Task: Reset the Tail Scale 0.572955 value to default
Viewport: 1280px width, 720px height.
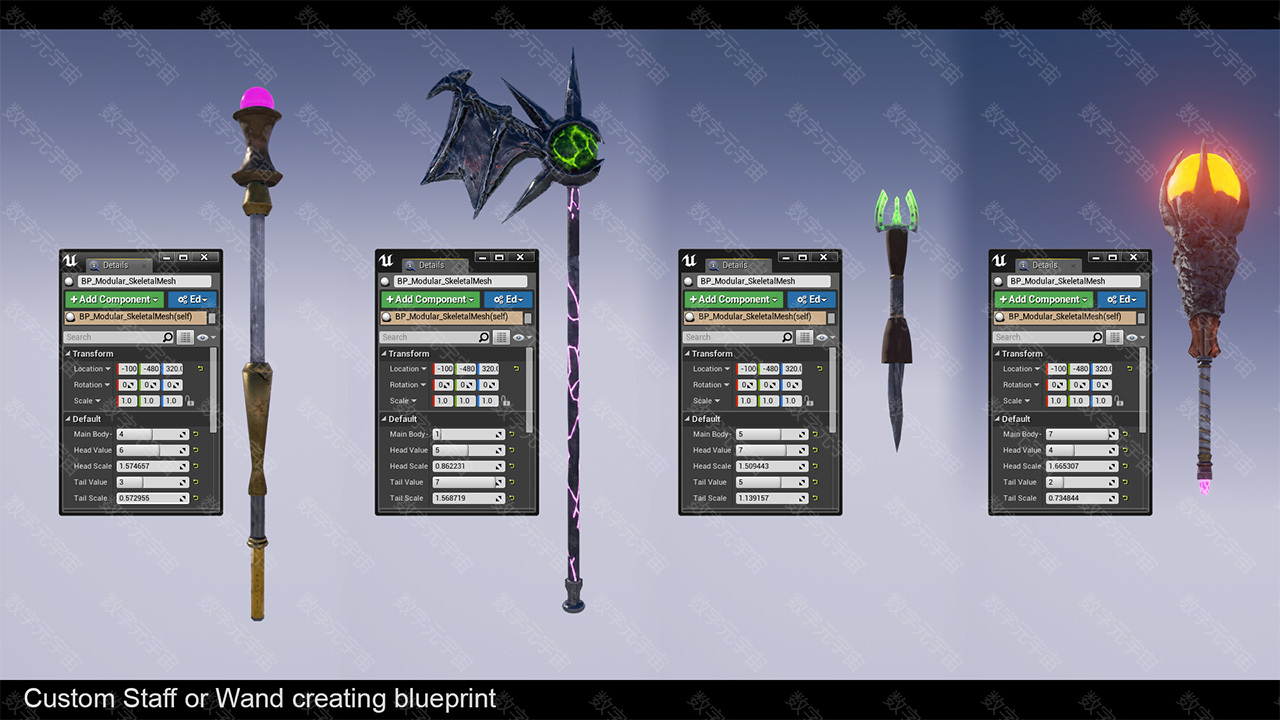Action: click(196, 498)
